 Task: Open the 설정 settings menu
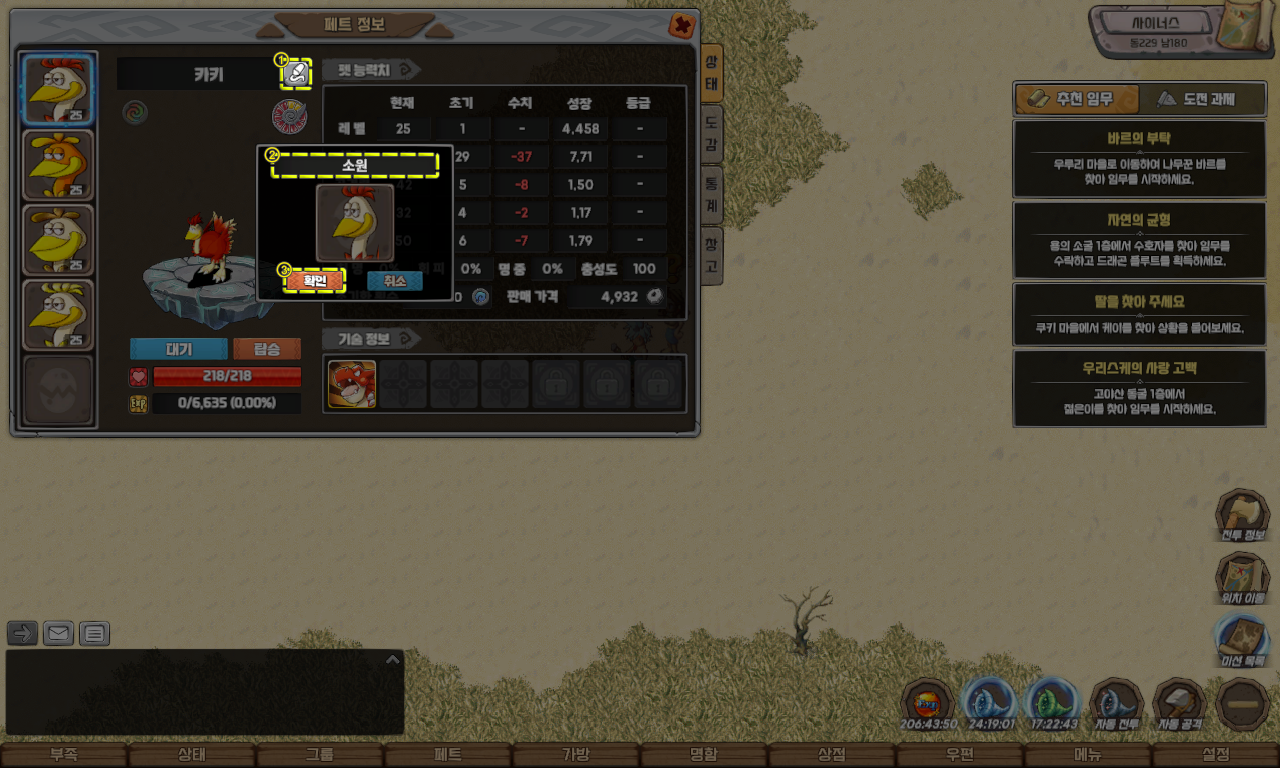tap(1216, 755)
